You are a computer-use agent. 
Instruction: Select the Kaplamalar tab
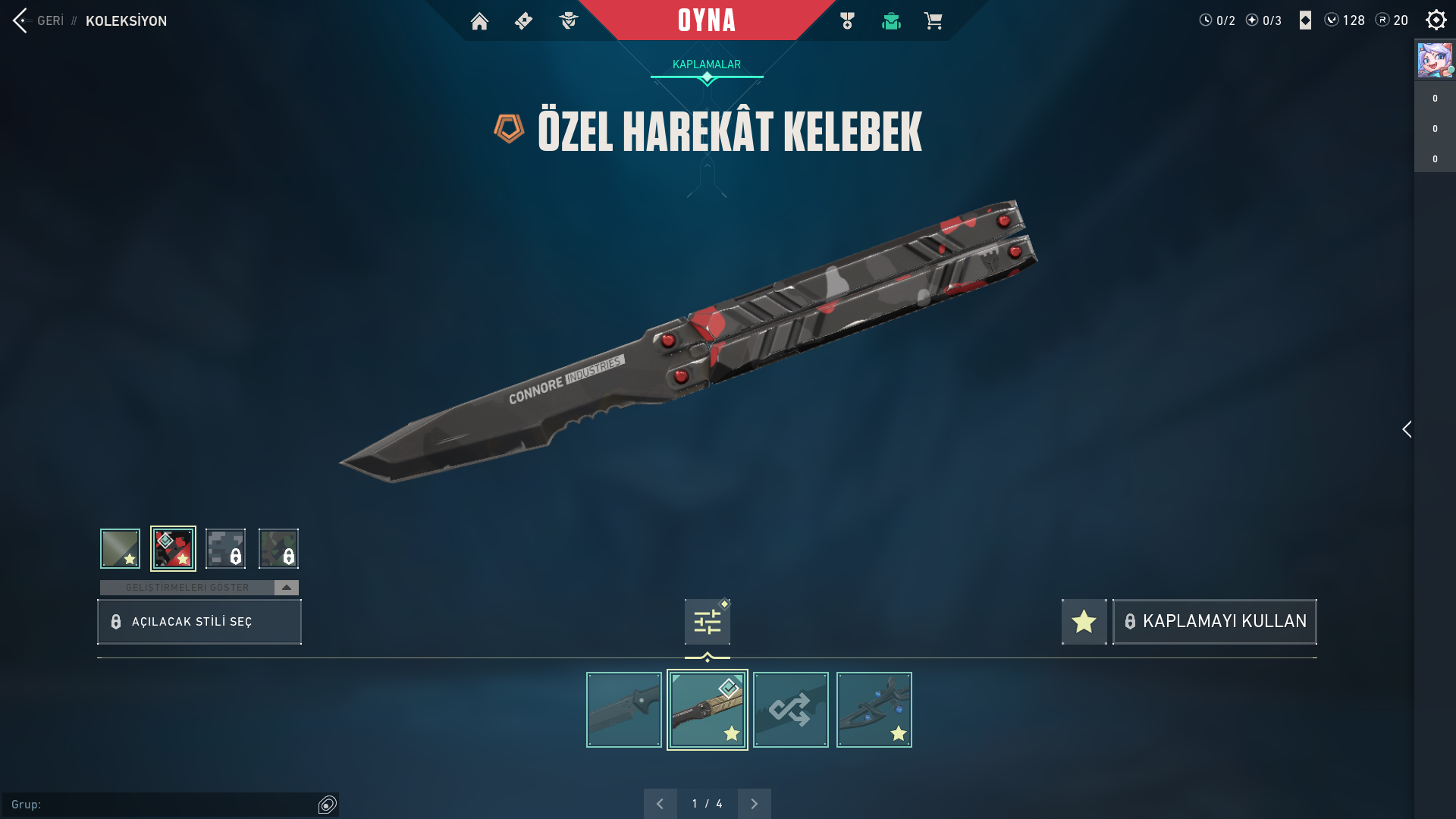coord(706,64)
